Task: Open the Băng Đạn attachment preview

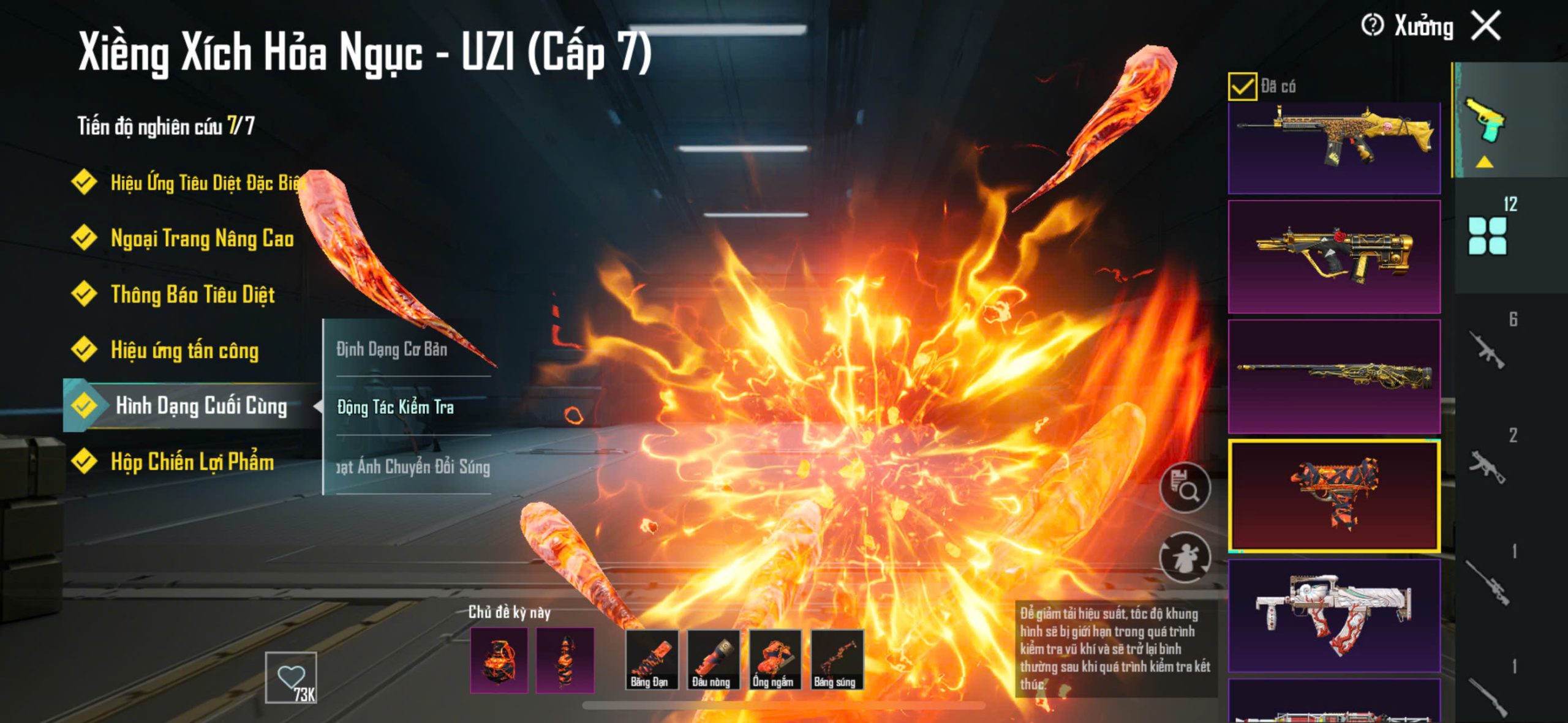Action: pos(650,659)
